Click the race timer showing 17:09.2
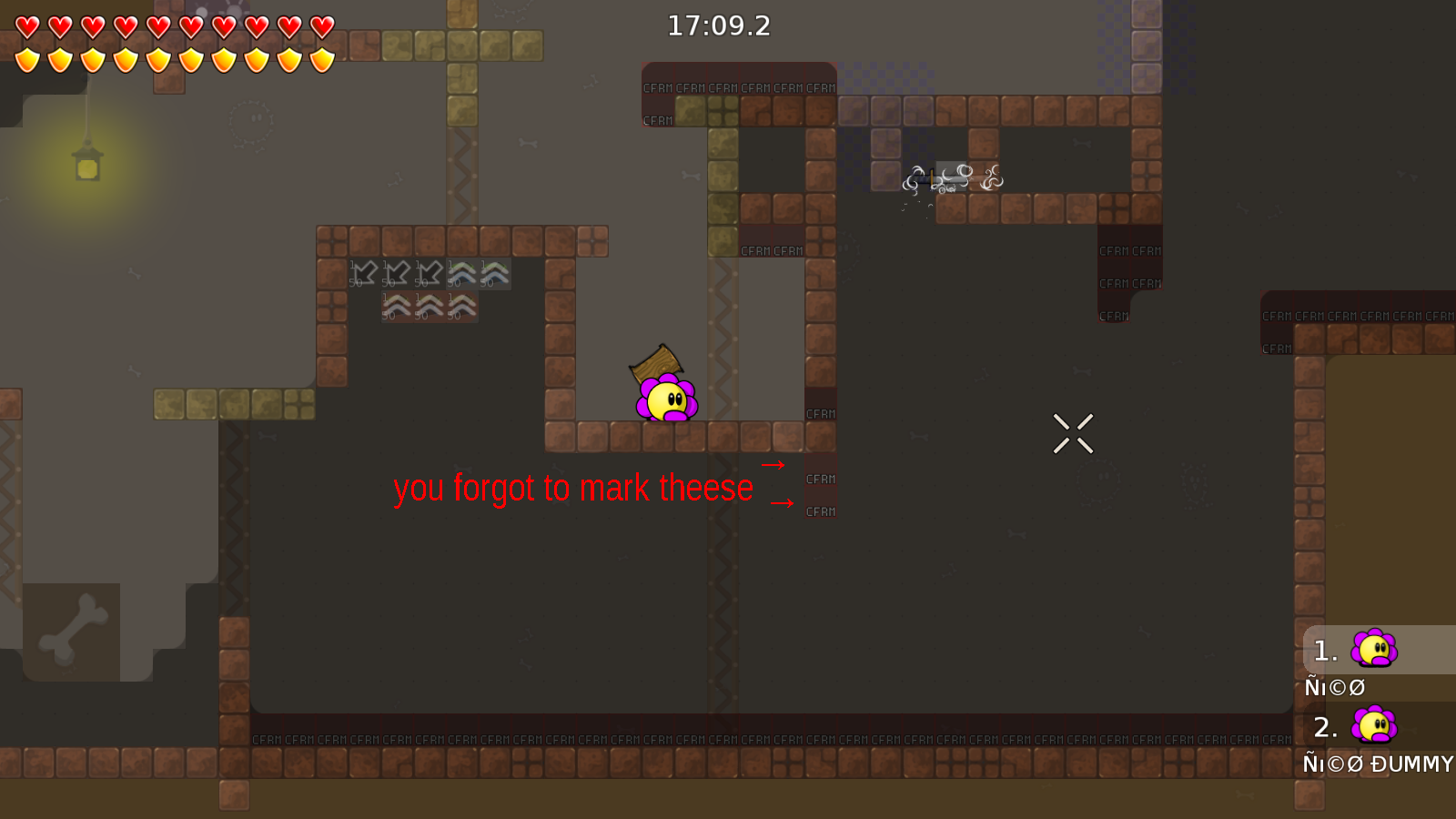The image size is (1456, 819). pyautogui.click(x=718, y=25)
